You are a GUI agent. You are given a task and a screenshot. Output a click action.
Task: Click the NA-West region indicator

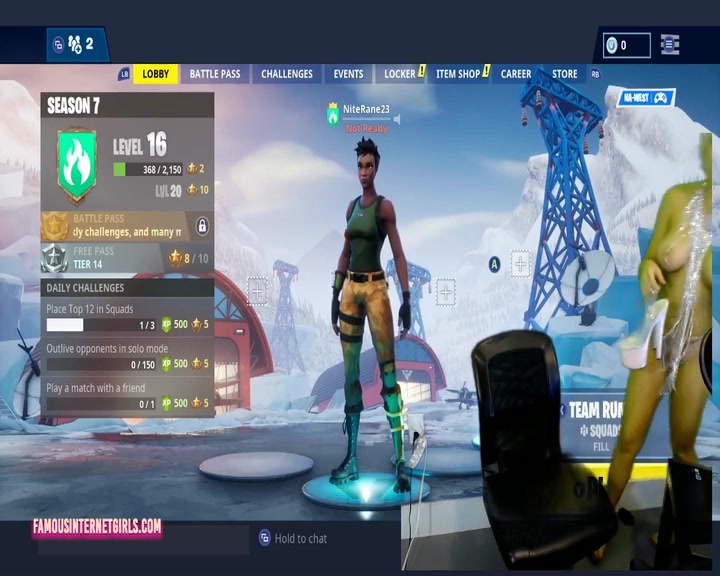[646, 98]
